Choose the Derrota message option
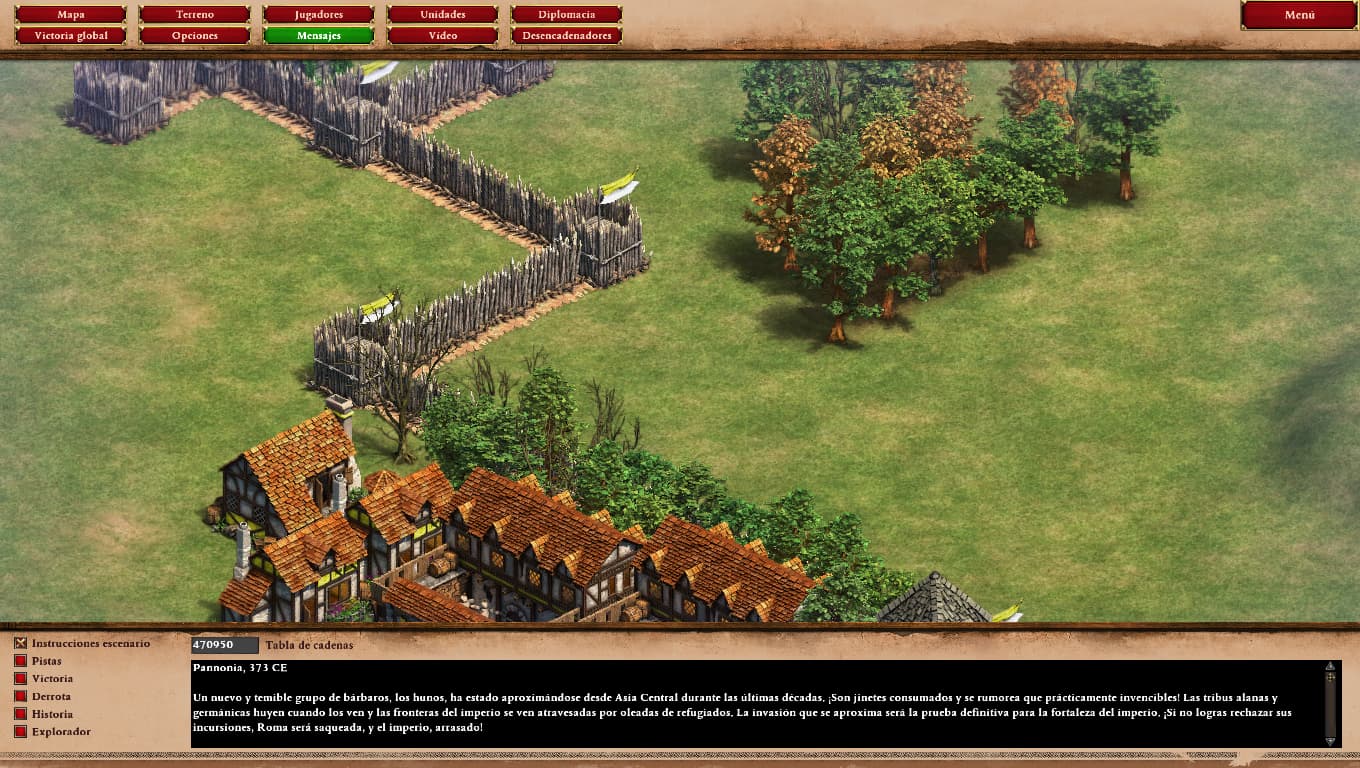This screenshot has height=768, width=1360. [21, 696]
